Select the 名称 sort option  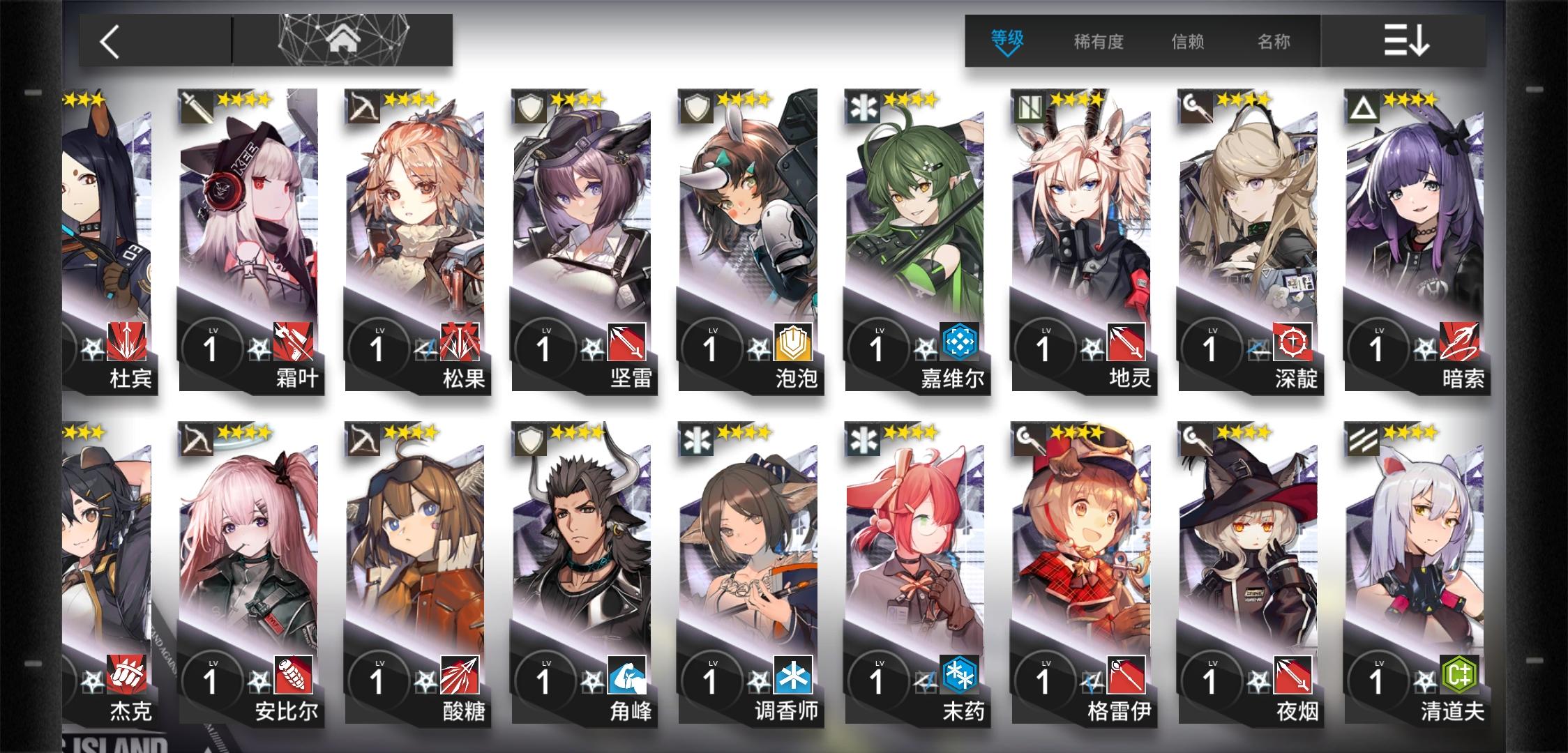pos(1274,42)
